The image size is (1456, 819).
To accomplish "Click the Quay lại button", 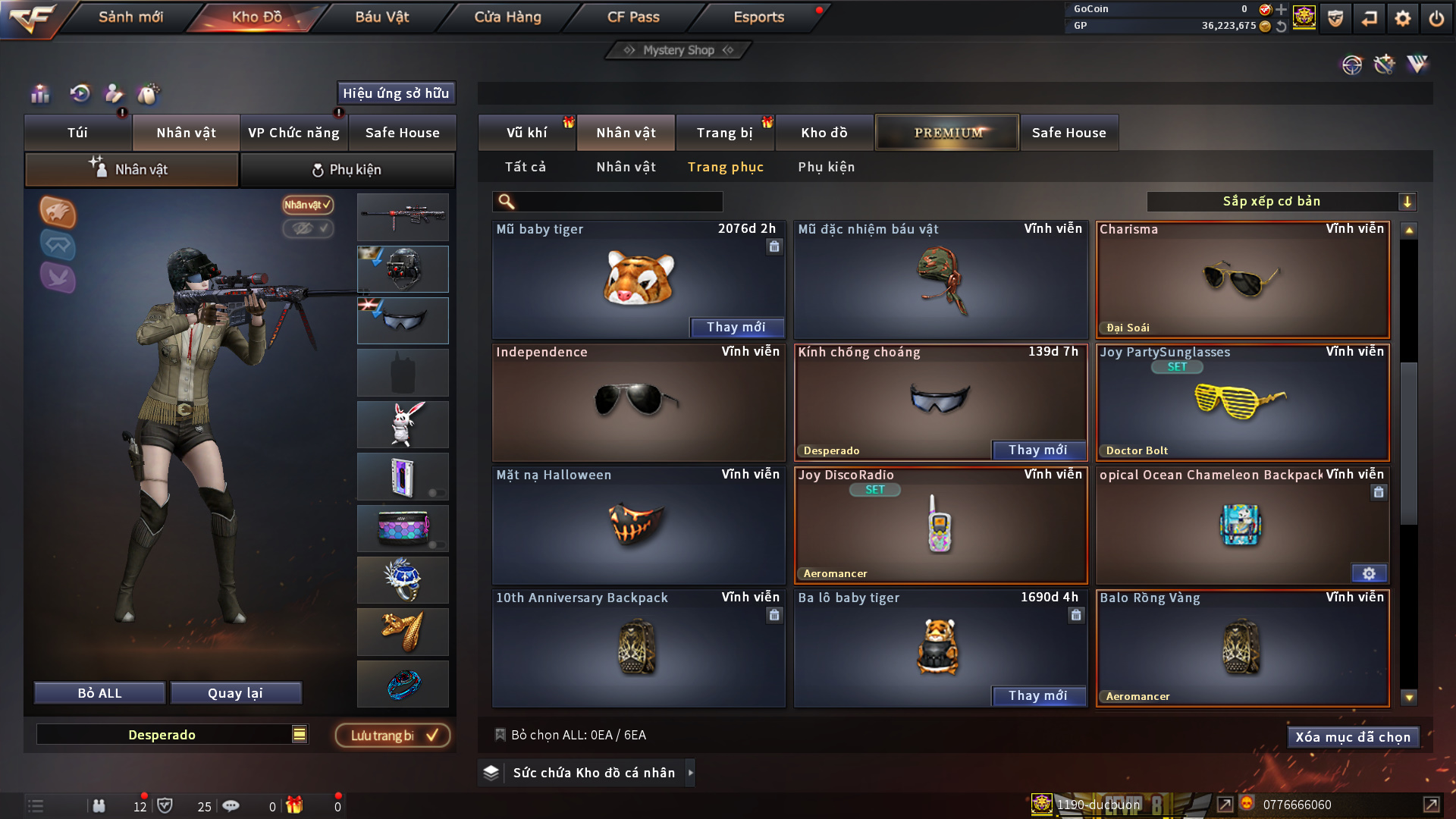I will point(235,693).
